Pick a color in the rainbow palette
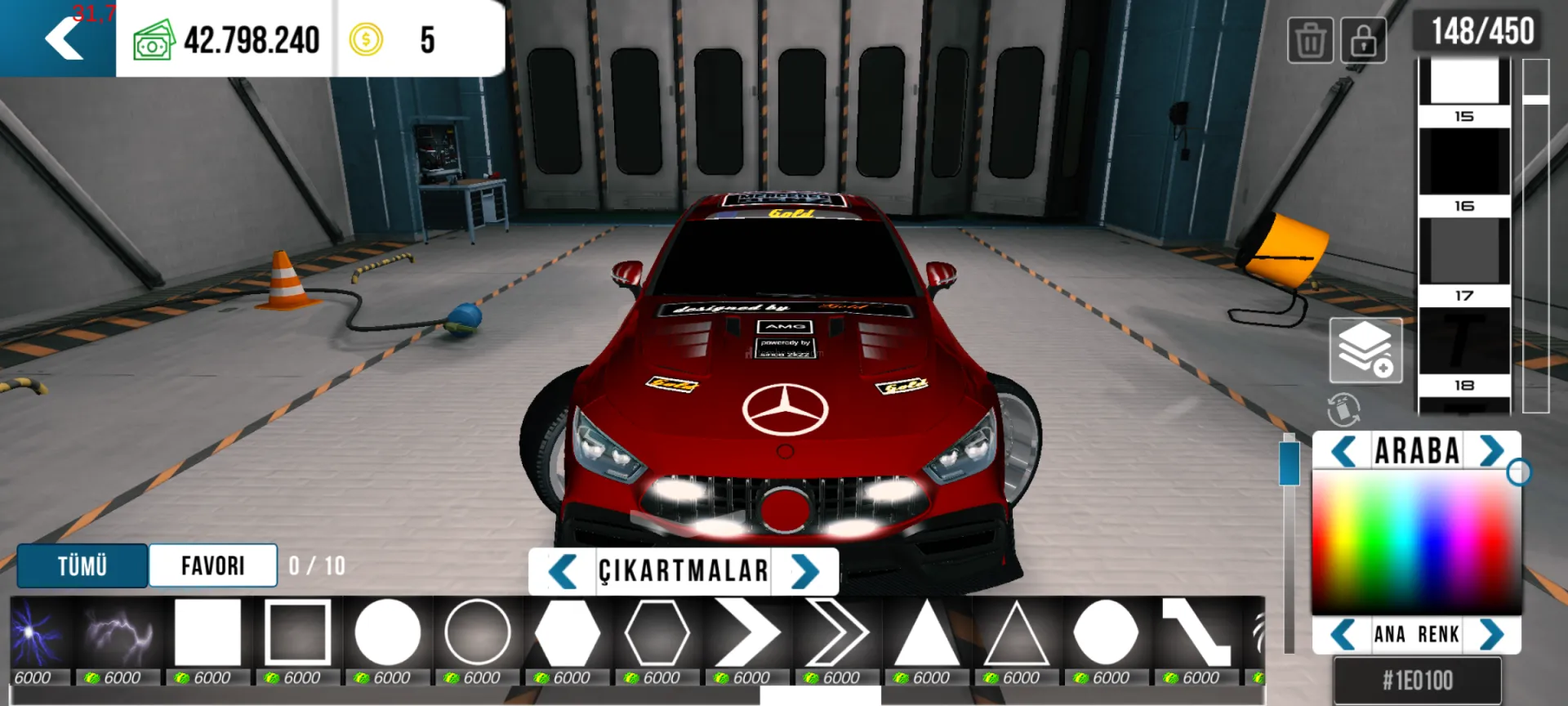The image size is (1568, 706). point(1416,541)
